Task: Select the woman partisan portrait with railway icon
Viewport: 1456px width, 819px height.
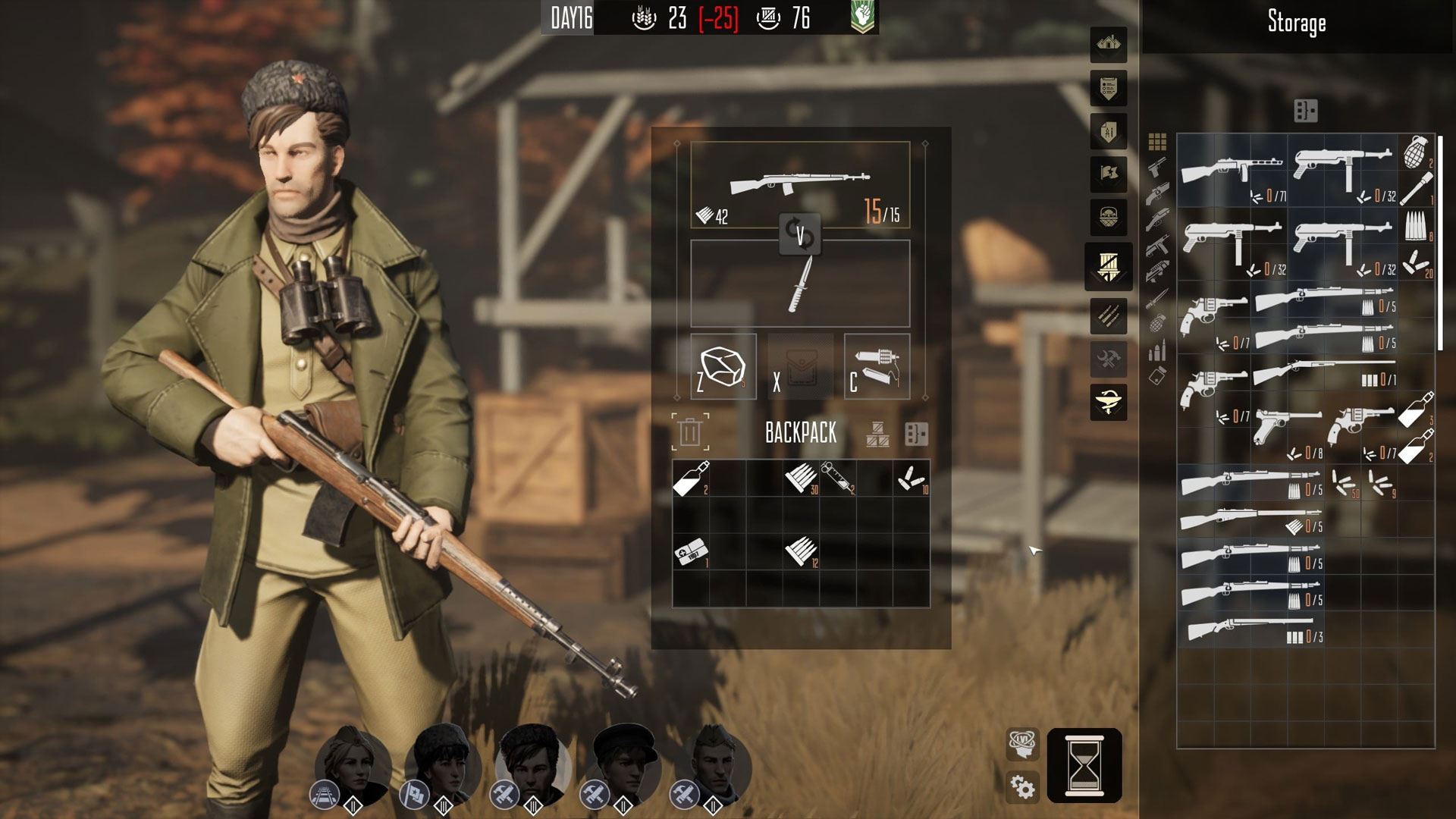Action: (353, 763)
